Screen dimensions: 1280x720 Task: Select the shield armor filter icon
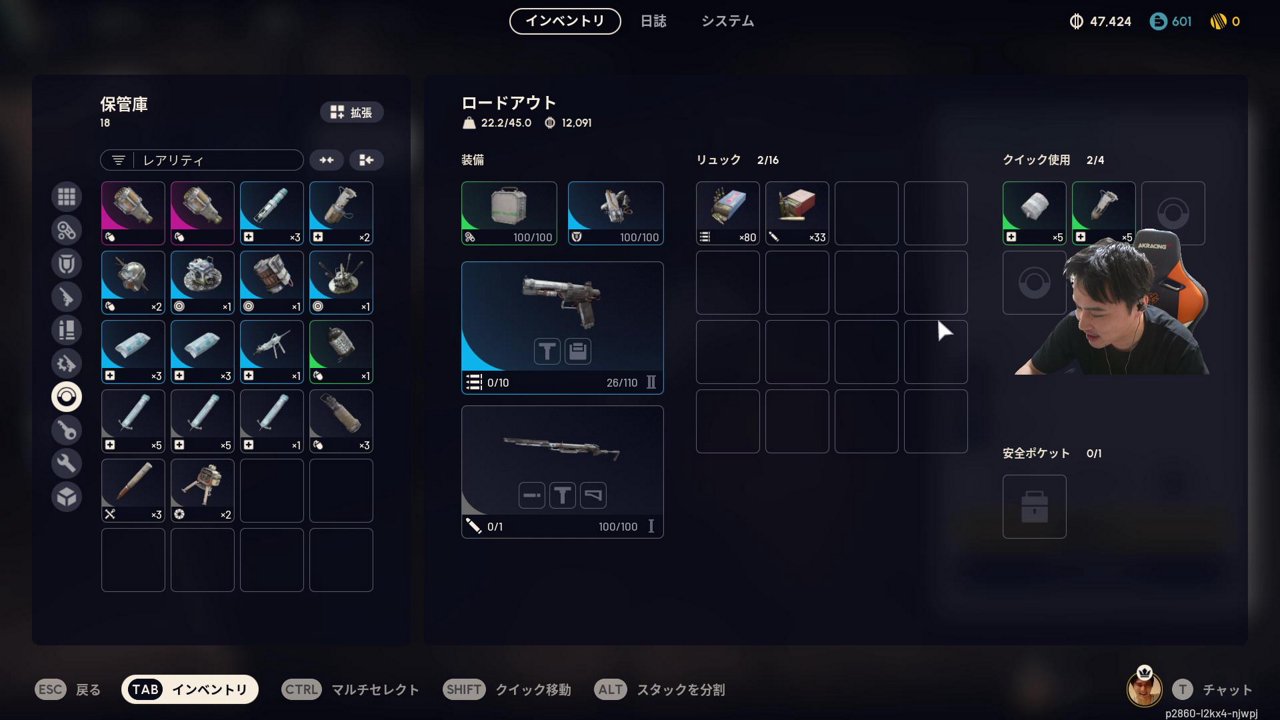(66, 263)
